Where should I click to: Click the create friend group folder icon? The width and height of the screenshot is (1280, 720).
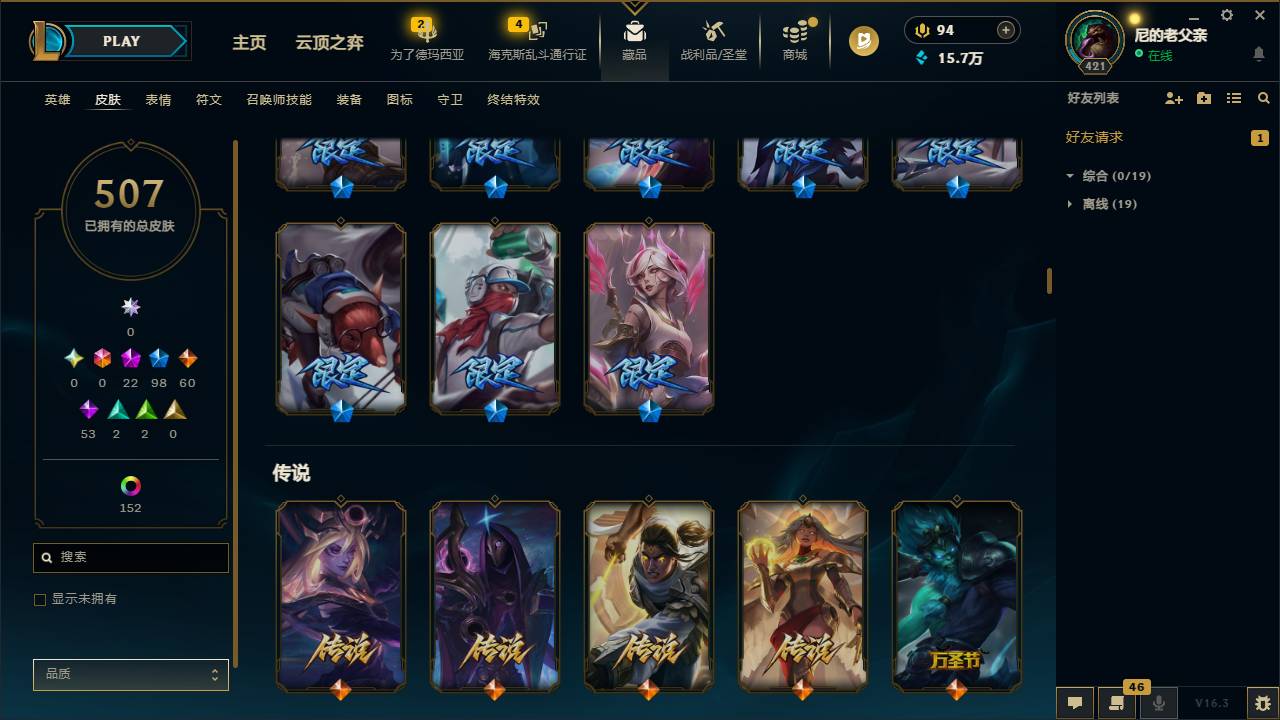pyautogui.click(x=1203, y=97)
